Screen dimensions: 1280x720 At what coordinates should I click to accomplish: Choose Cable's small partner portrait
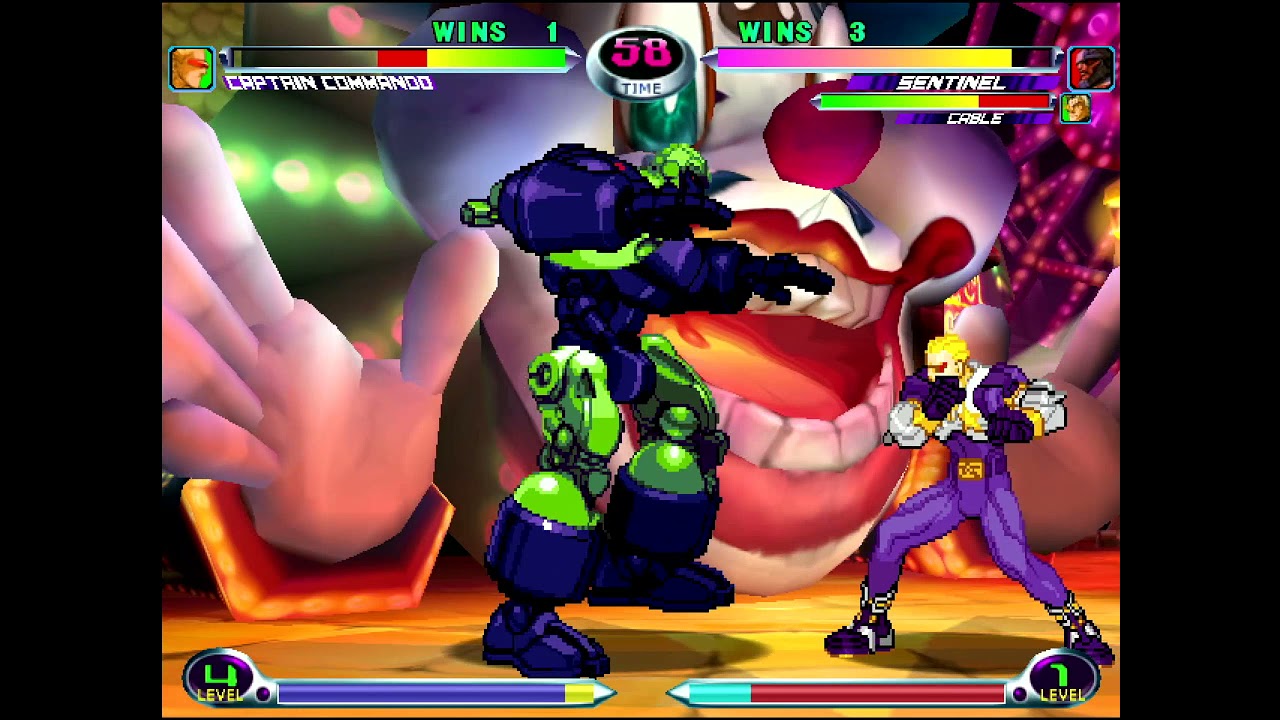click(x=1076, y=108)
